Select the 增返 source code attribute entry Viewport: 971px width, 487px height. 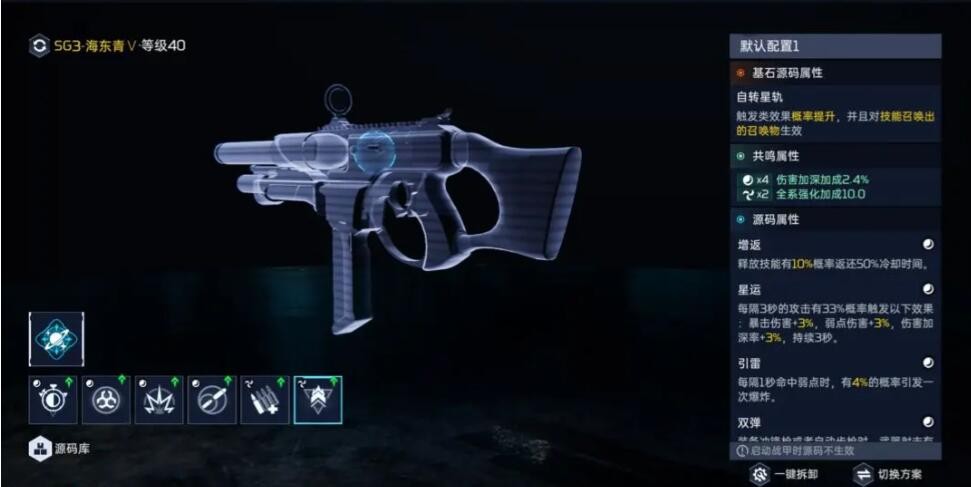pyautogui.click(x=834, y=254)
